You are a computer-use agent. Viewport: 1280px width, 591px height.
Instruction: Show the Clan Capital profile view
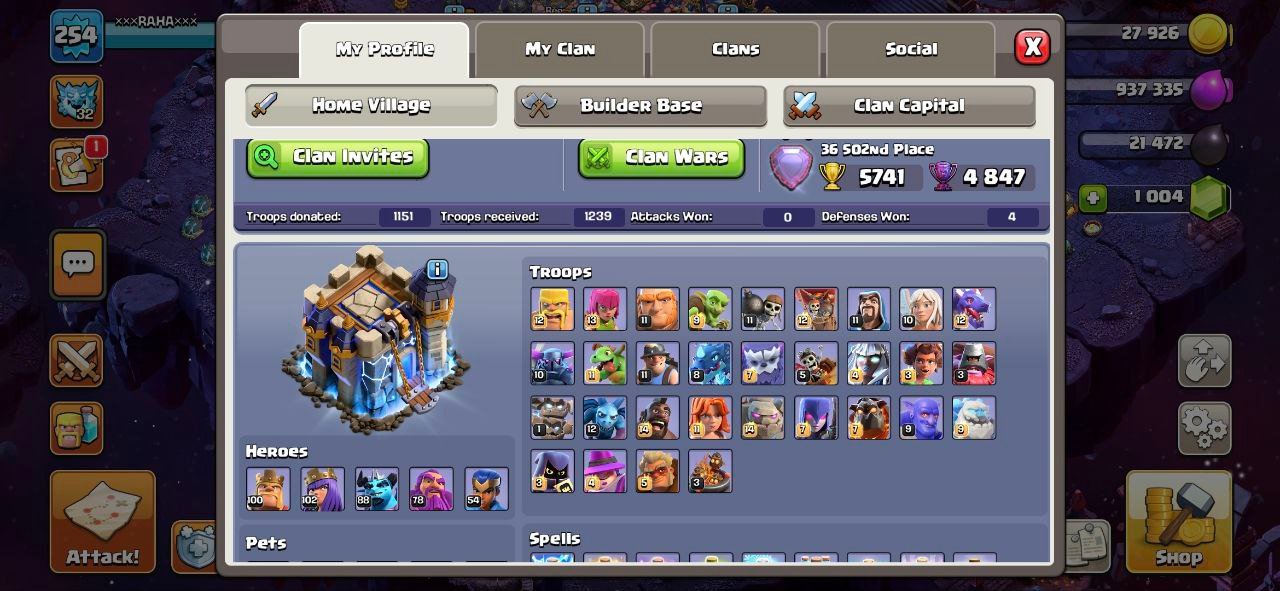tap(909, 106)
